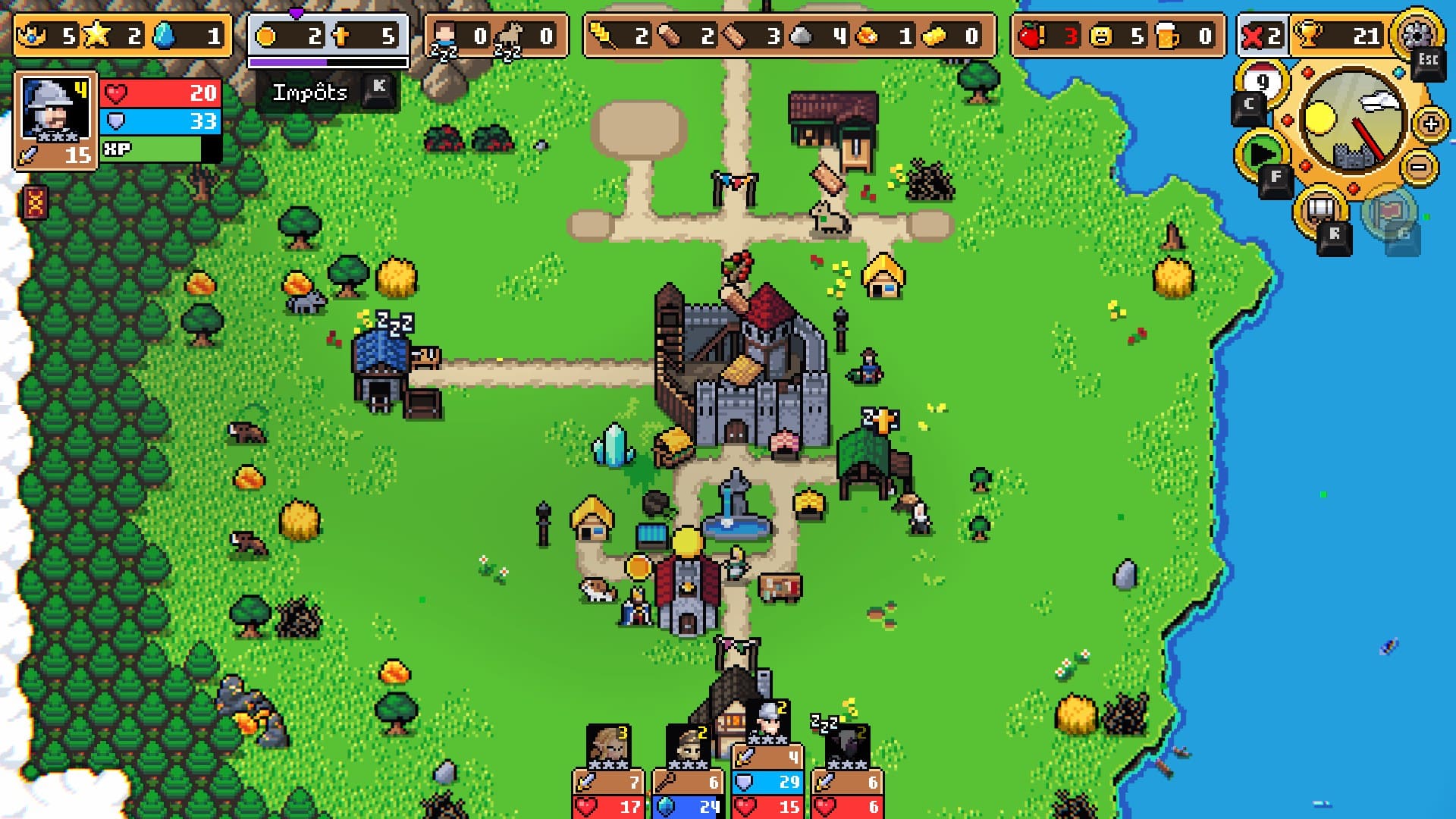Click the day-night clock dial

pos(1352,121)
